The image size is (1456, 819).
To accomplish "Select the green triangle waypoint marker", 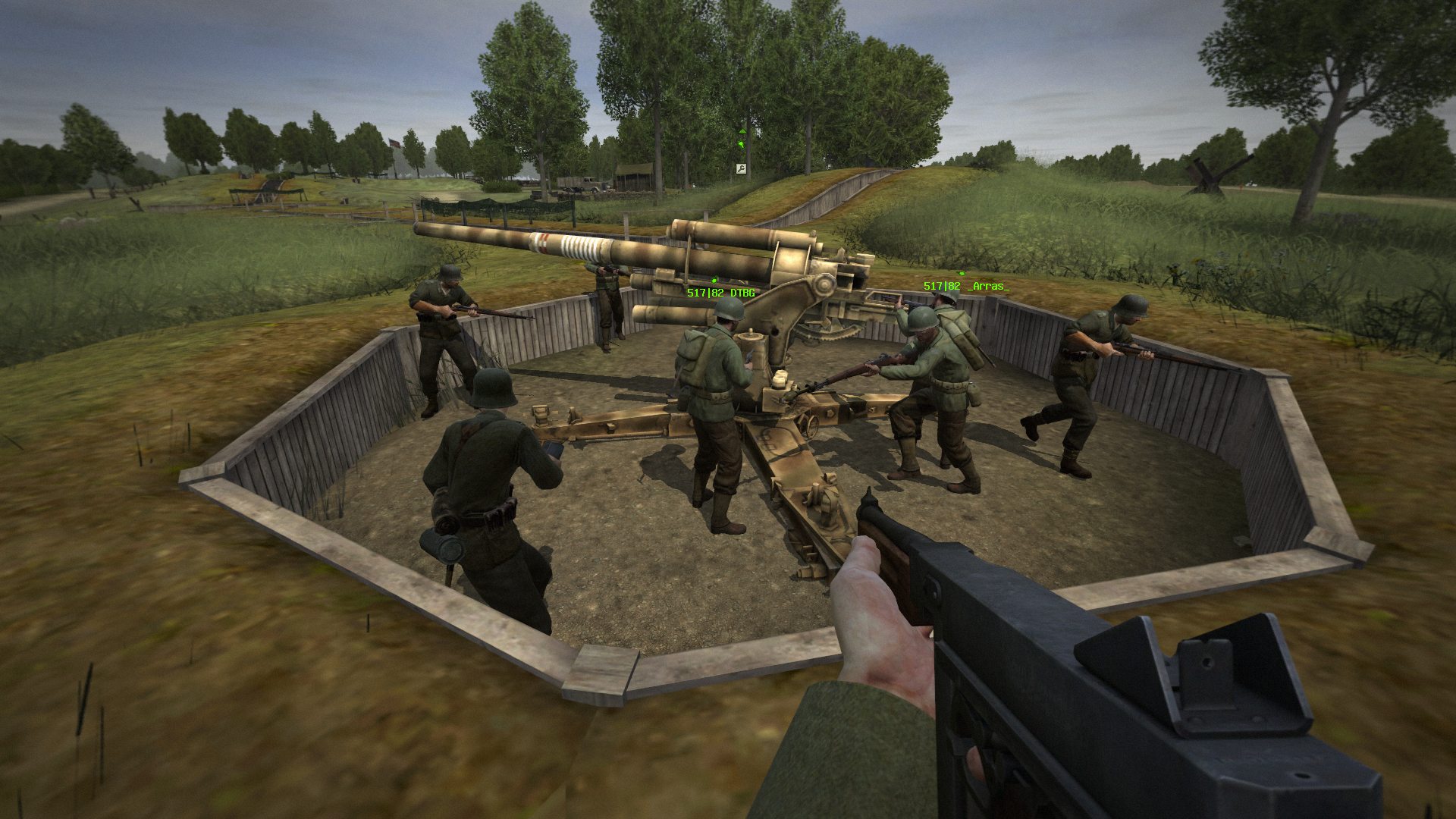I will [x=742, y=131].
